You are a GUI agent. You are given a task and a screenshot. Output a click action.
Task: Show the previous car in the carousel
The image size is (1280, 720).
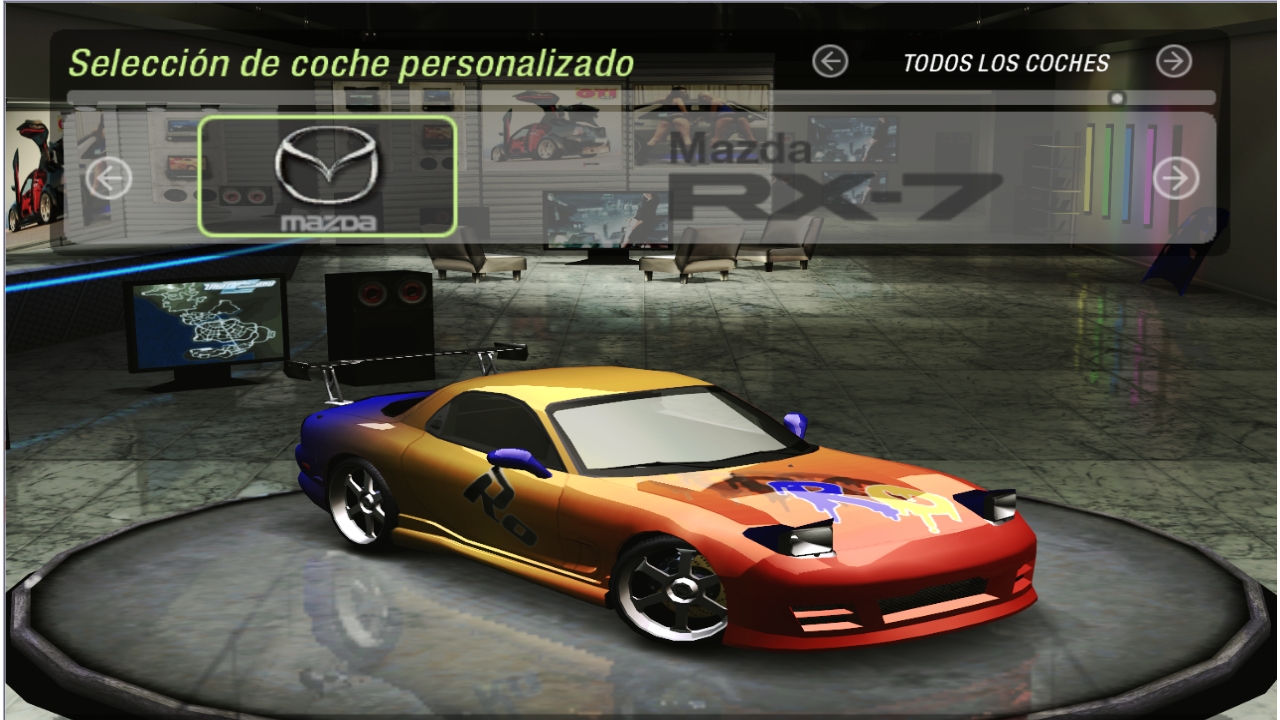109,179
